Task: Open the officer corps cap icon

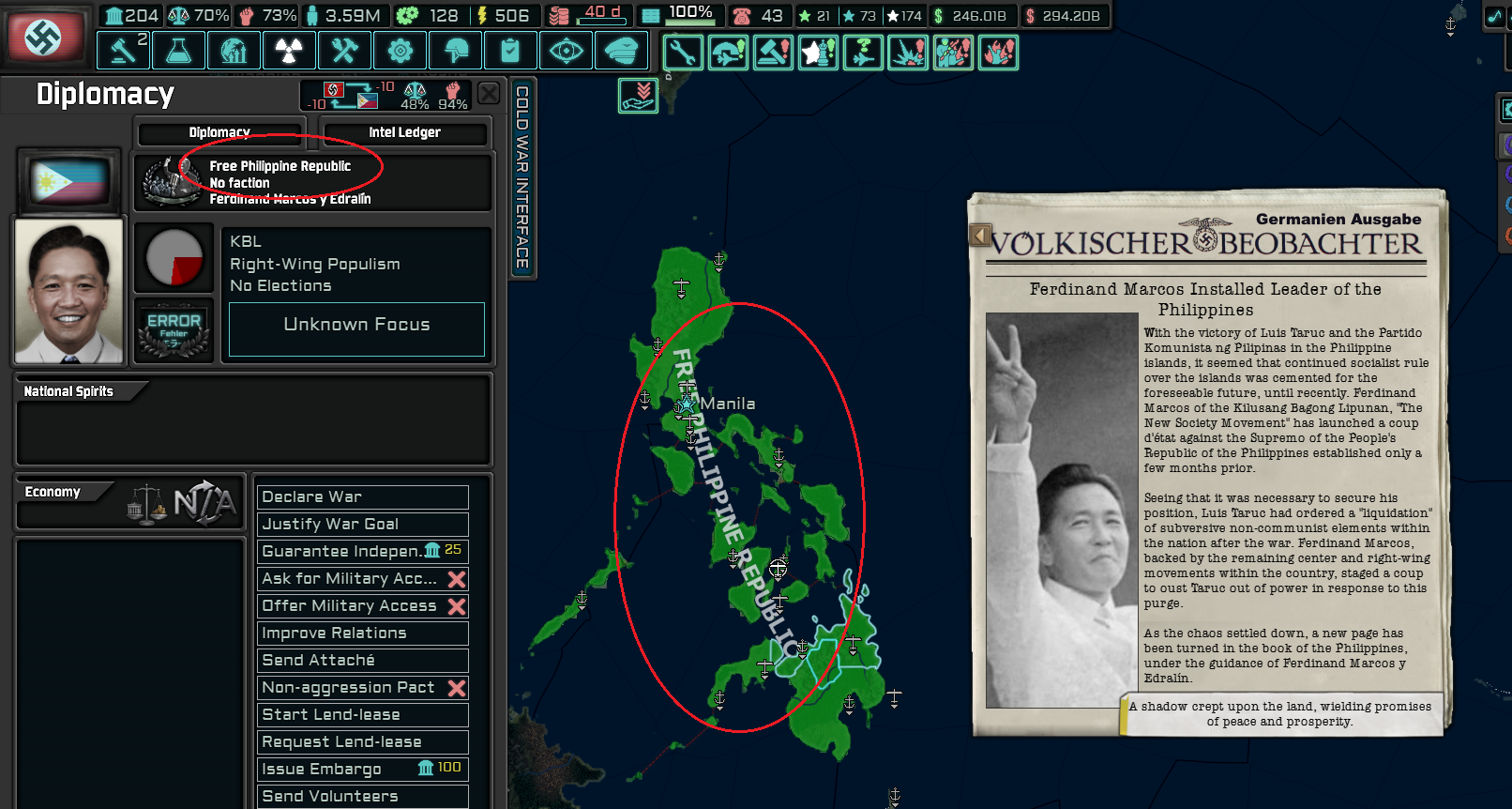Action: tap(621, 50)
